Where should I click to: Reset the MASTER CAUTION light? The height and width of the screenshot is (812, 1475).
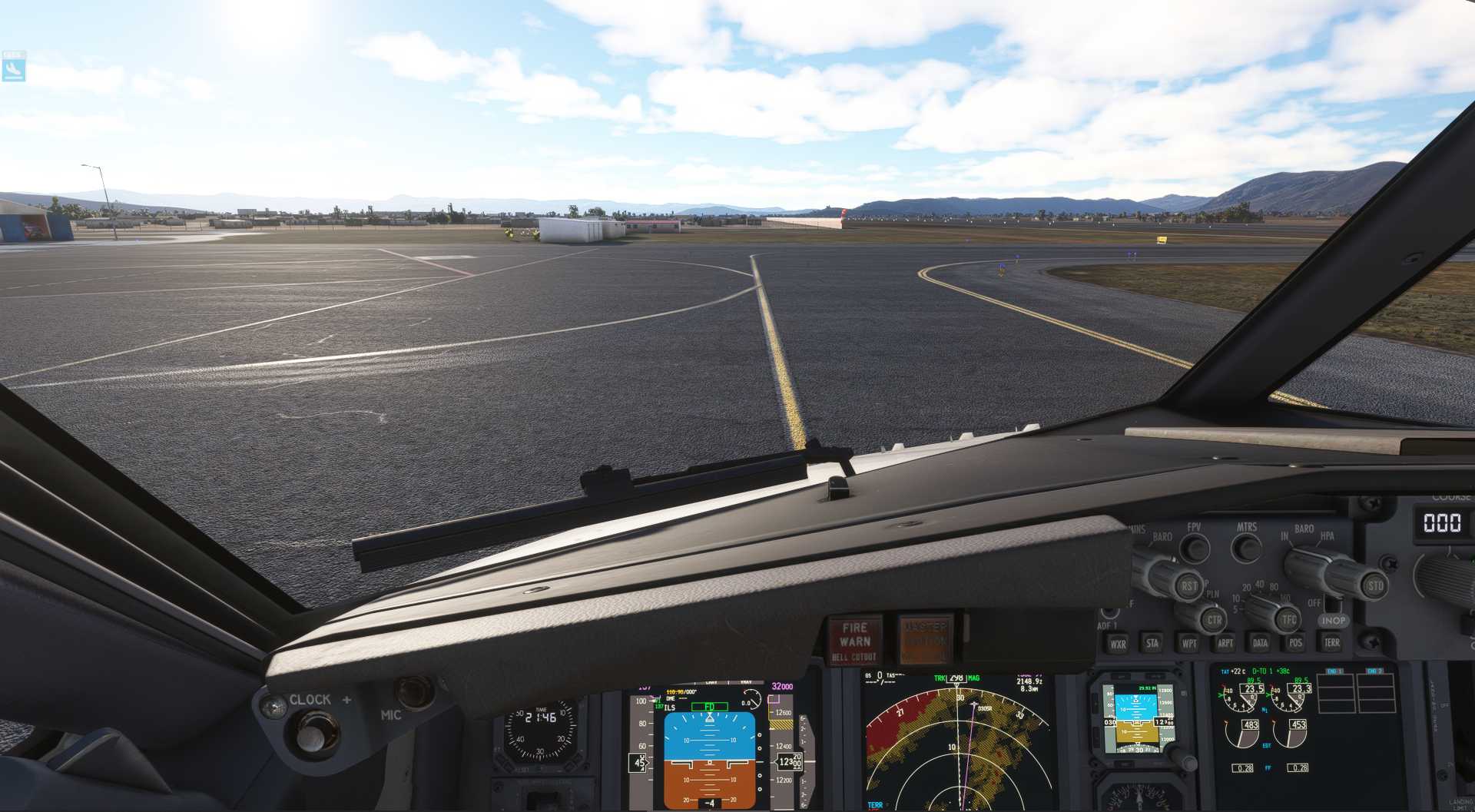pyautogui.click(x=925, y=638)
